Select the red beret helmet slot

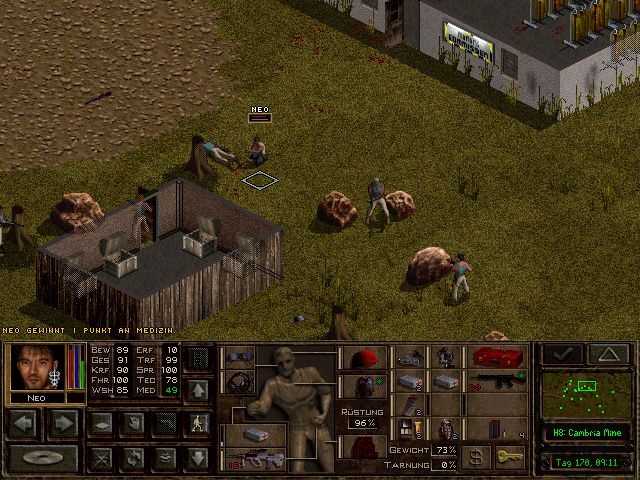[x=363, y=357]
